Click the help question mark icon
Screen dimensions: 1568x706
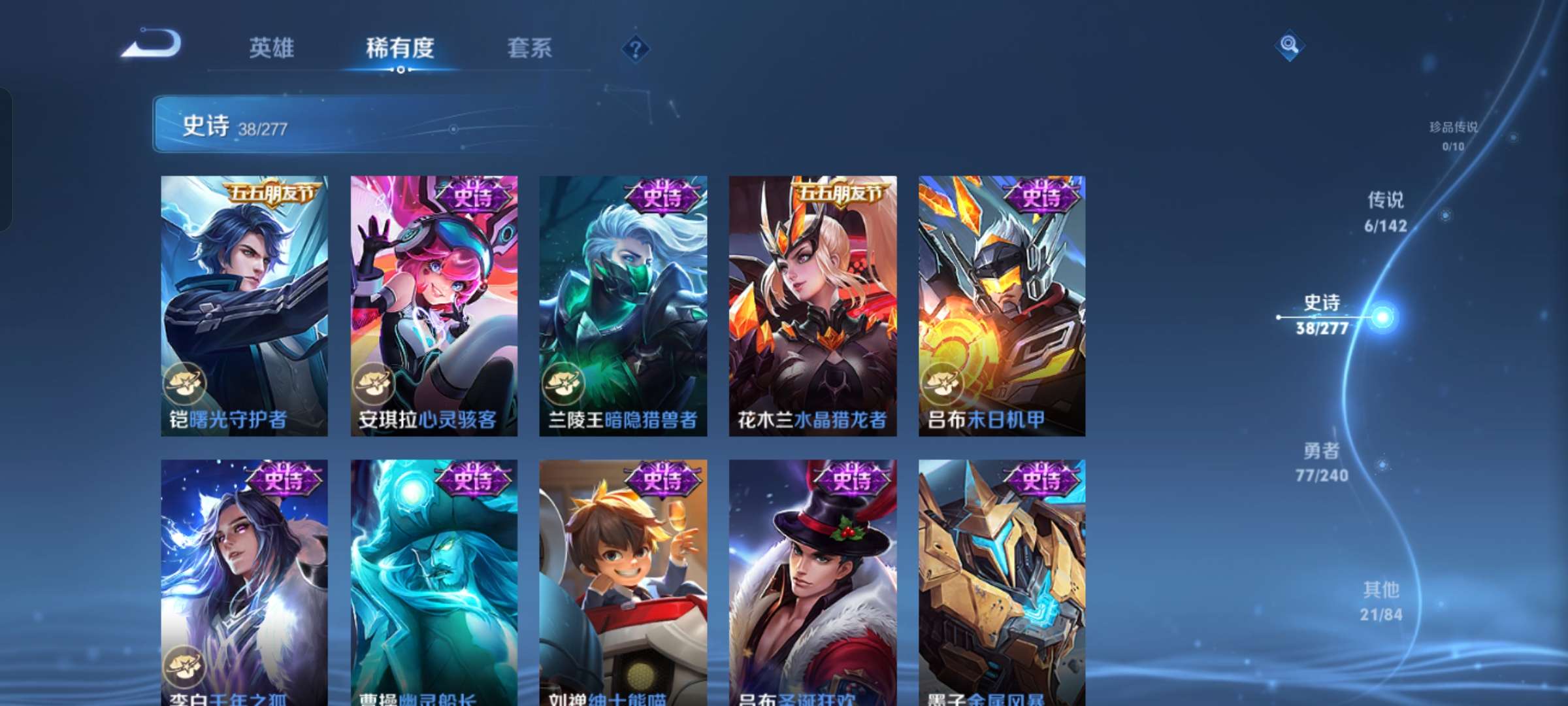pos(635,48)
